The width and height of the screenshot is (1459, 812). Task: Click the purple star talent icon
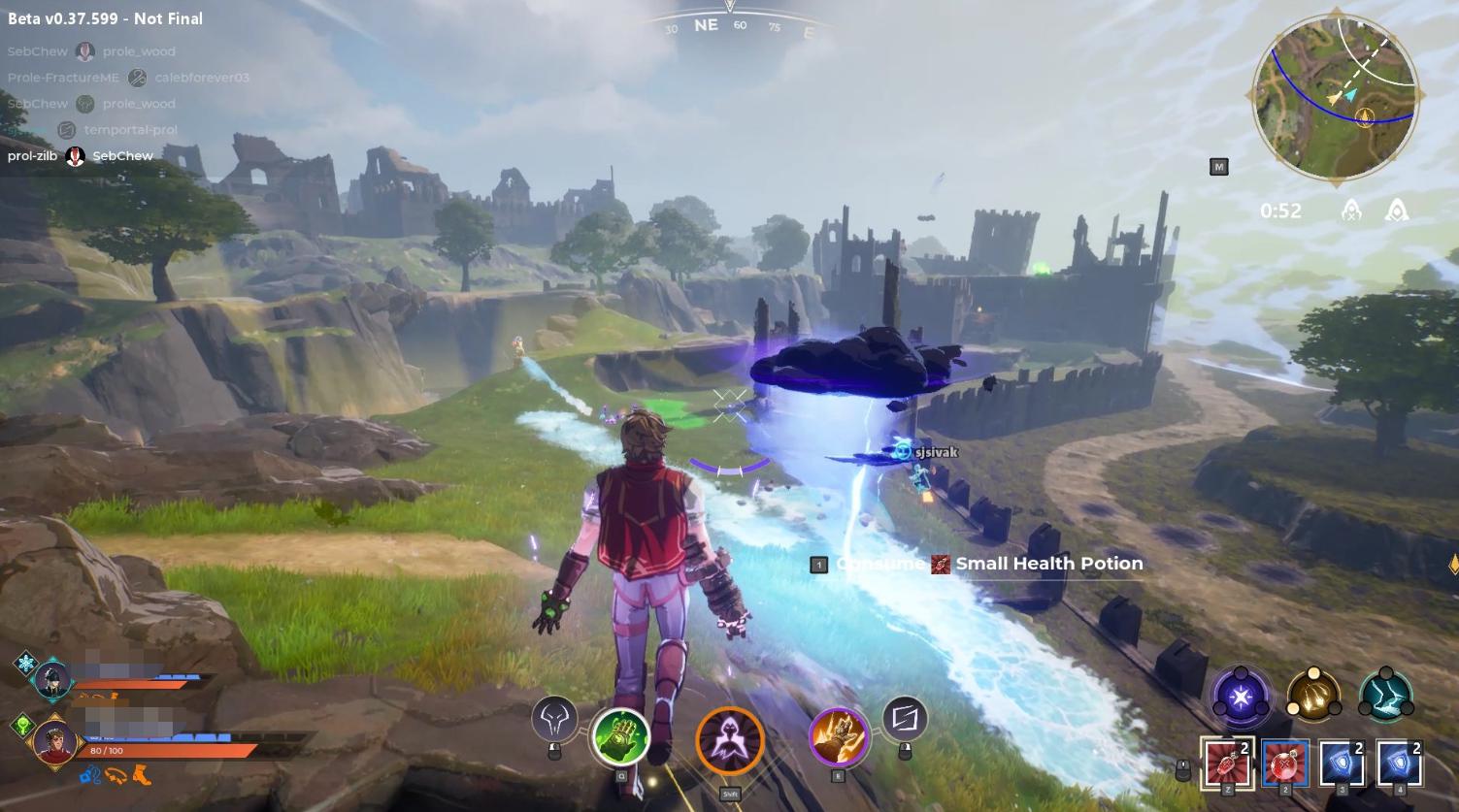click(1241, 696)
